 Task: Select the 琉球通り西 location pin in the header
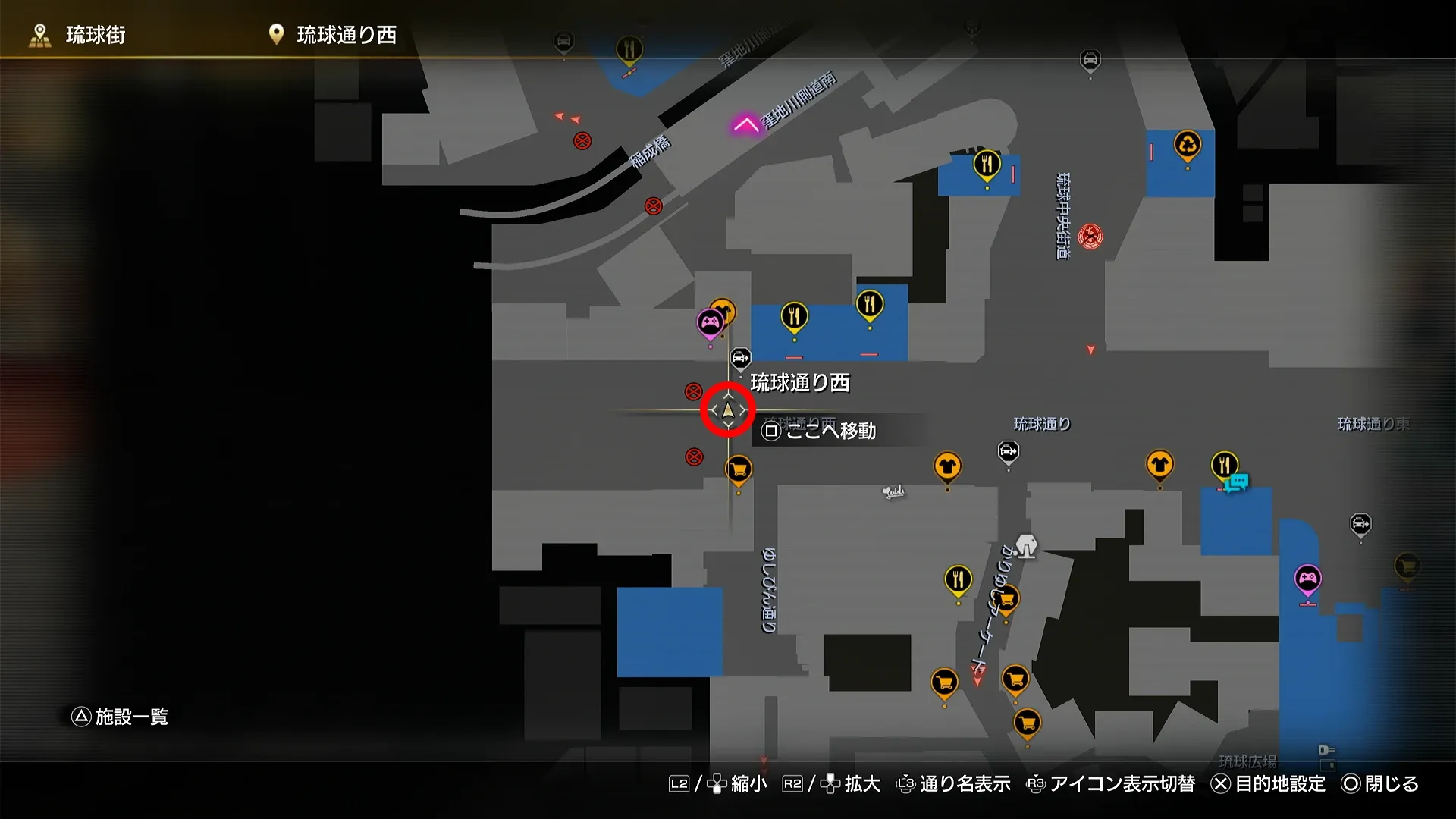pyautogui.click(x=275, y=34)
